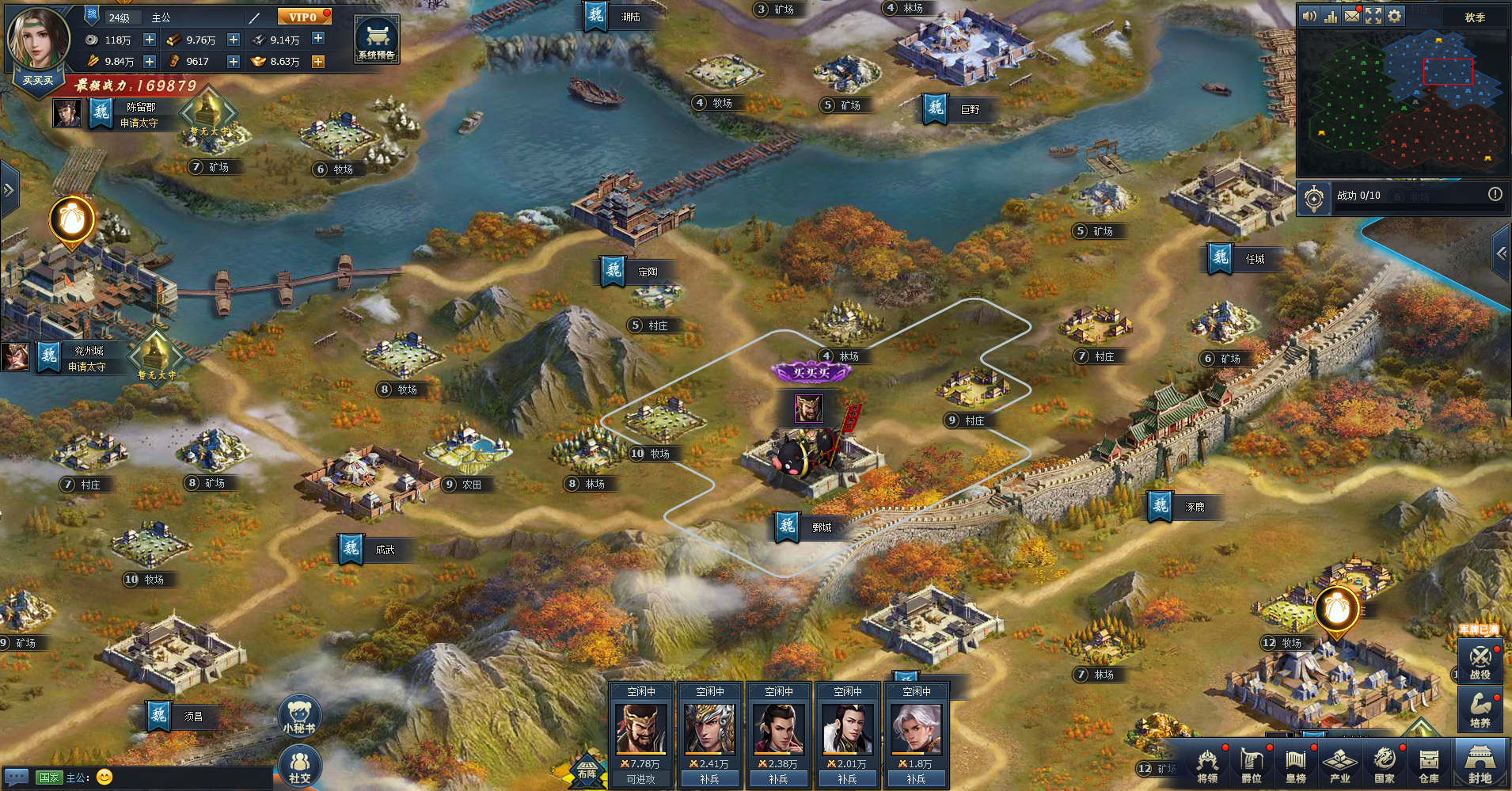Viewport: 1512px width, 791px height.
Task: Open the mail envelope icon
Action: click(1352, 16)
